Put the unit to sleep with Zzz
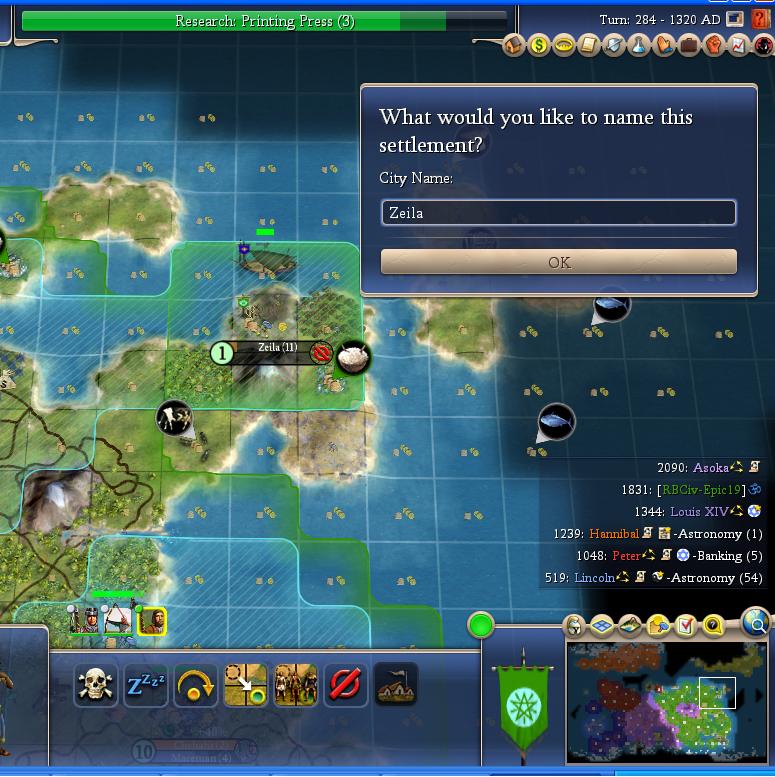 (146, 685)
